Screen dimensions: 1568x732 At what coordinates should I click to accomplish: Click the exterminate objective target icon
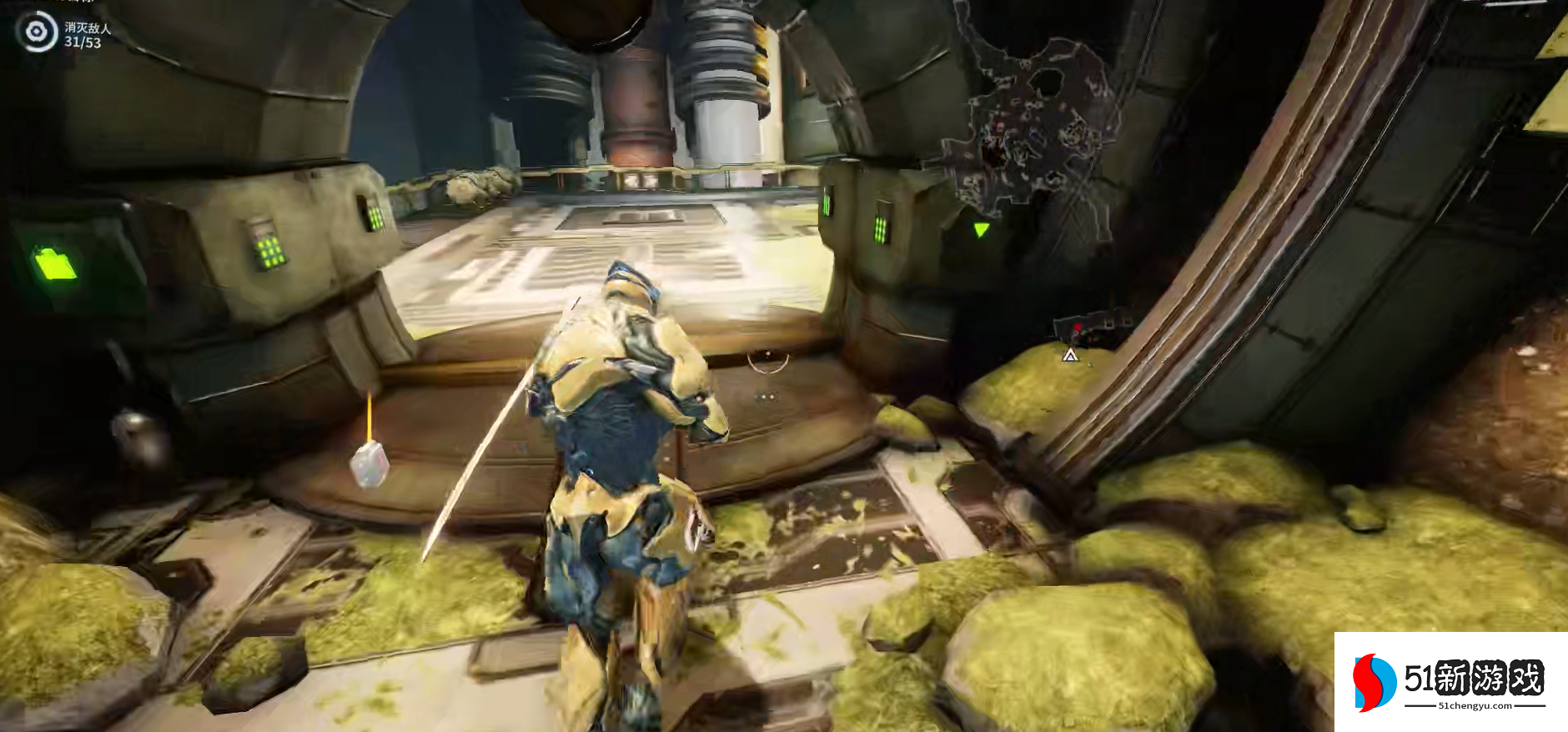tap(36, 33)
